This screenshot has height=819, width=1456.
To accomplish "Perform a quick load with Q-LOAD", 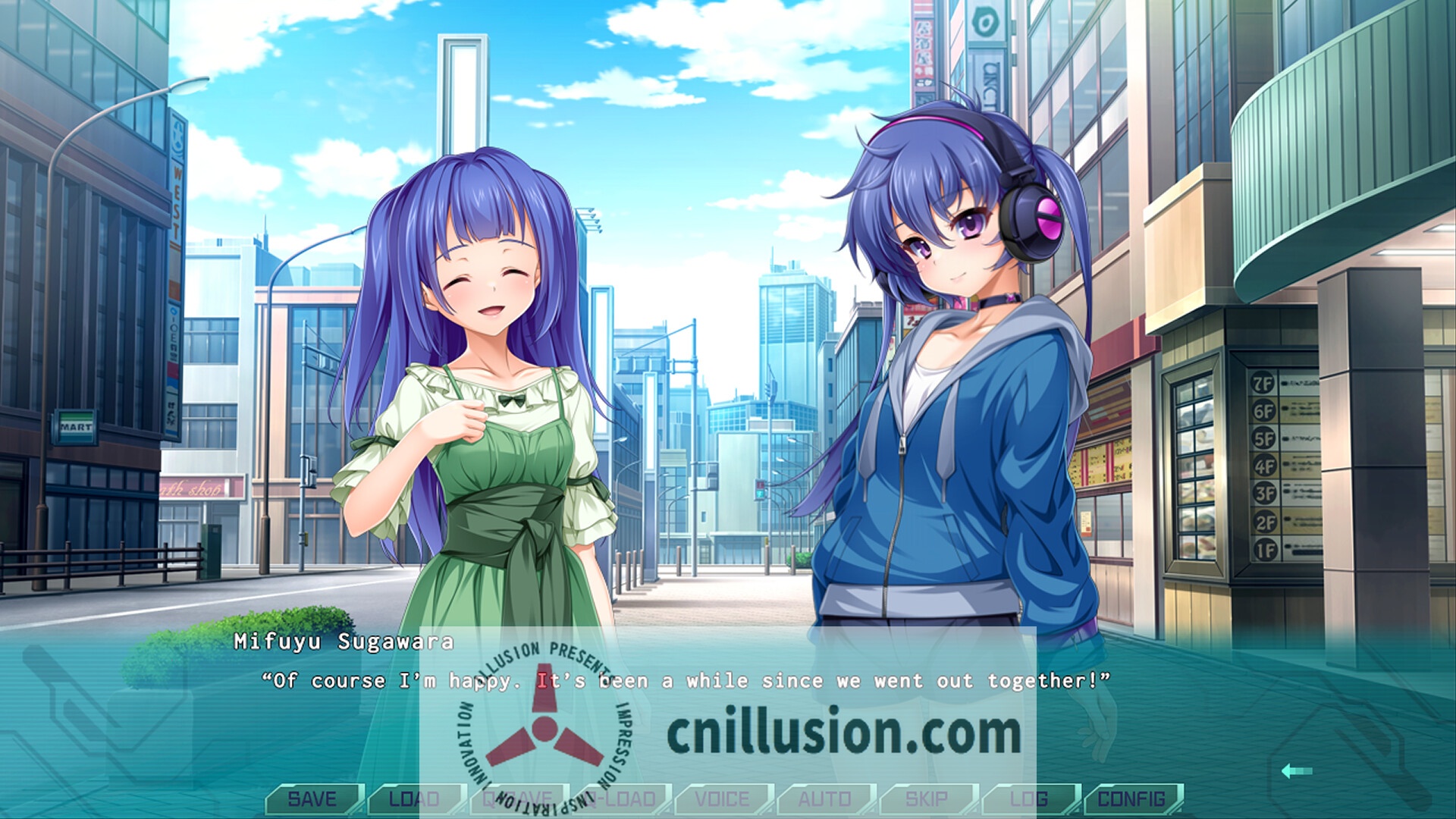I will click(x=622, y=798).
